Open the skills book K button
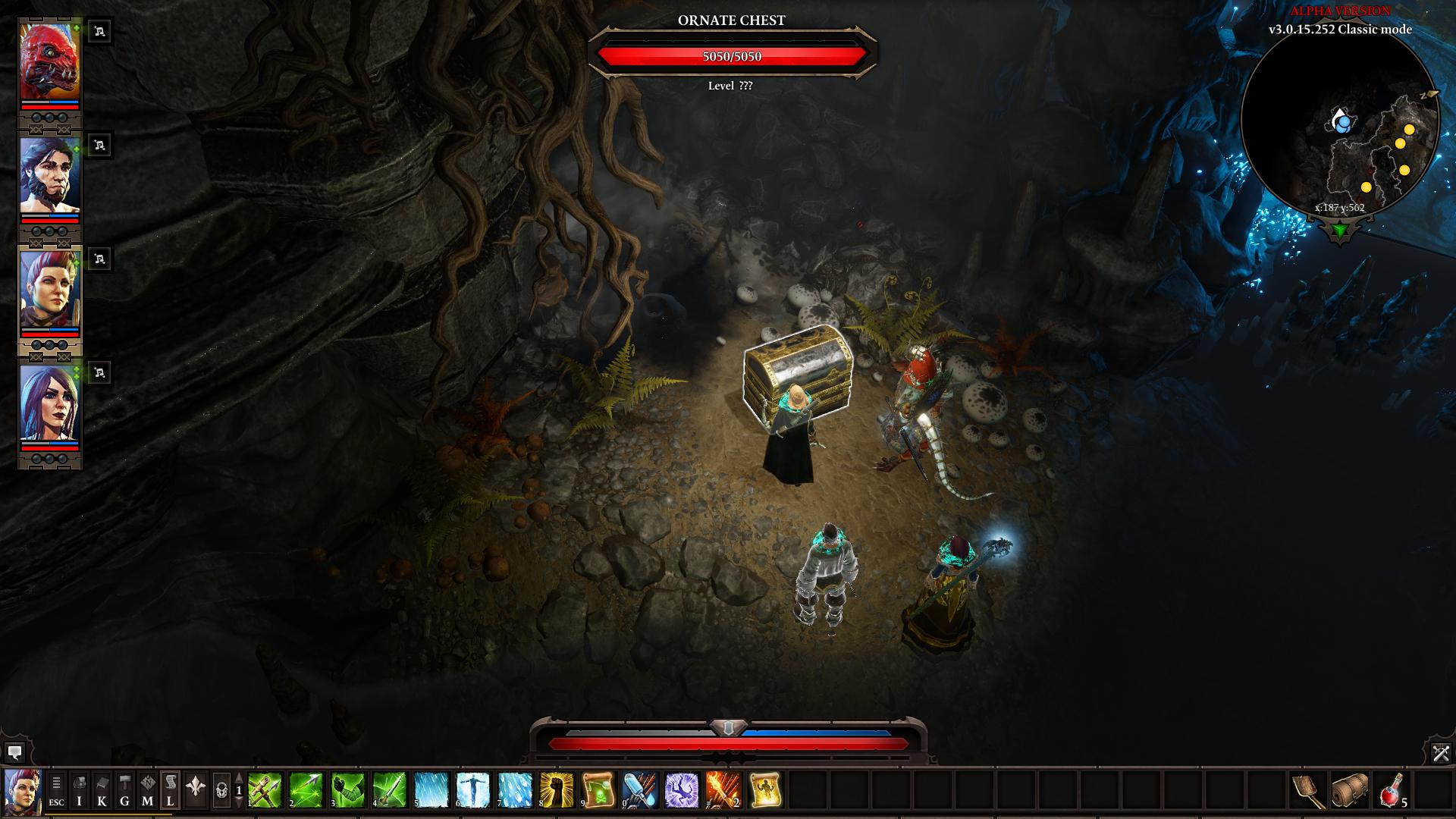The height and width of the screenshot is (819, 1456). [102, 790]
